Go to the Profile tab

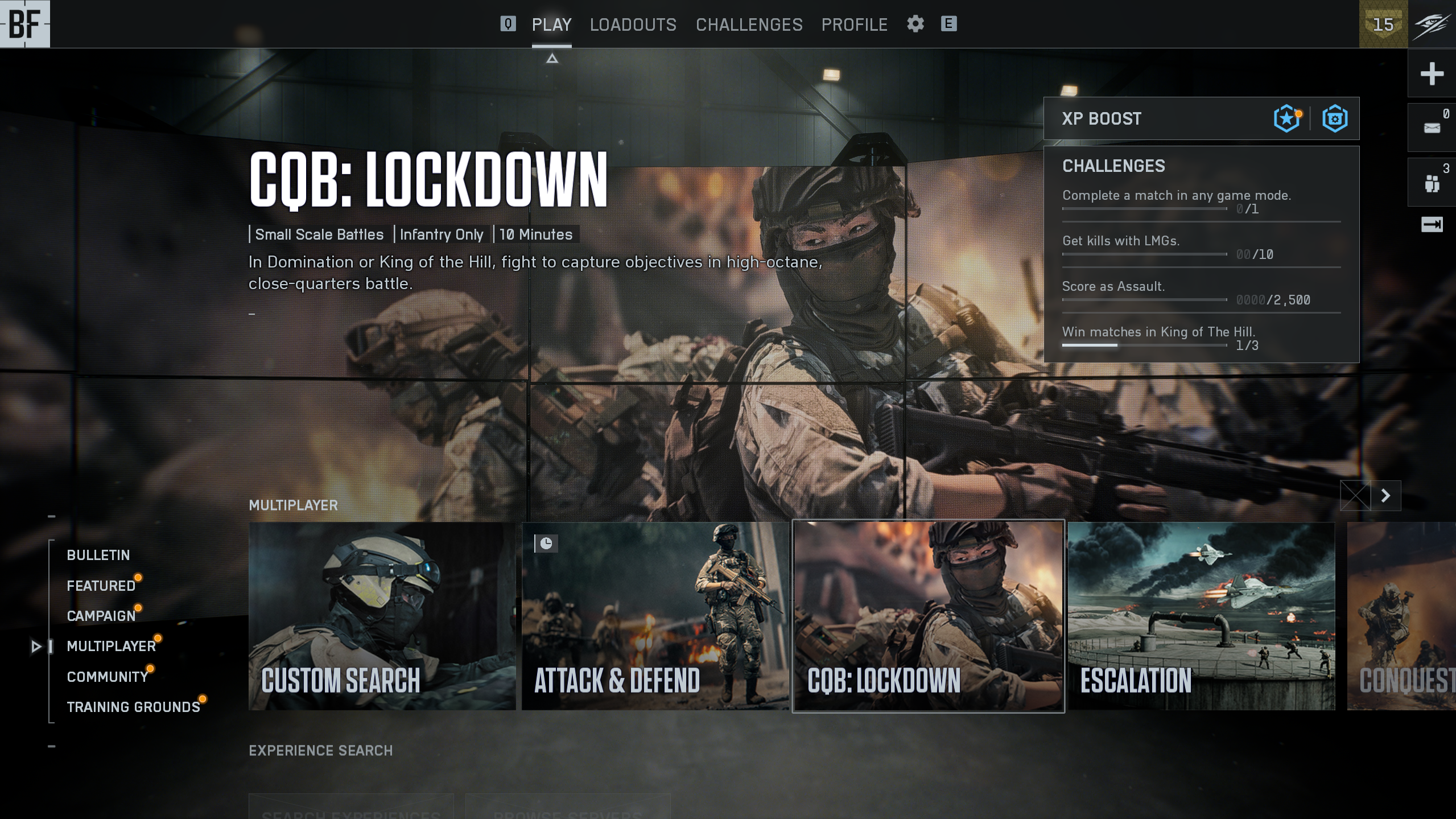tap(854, 24)
